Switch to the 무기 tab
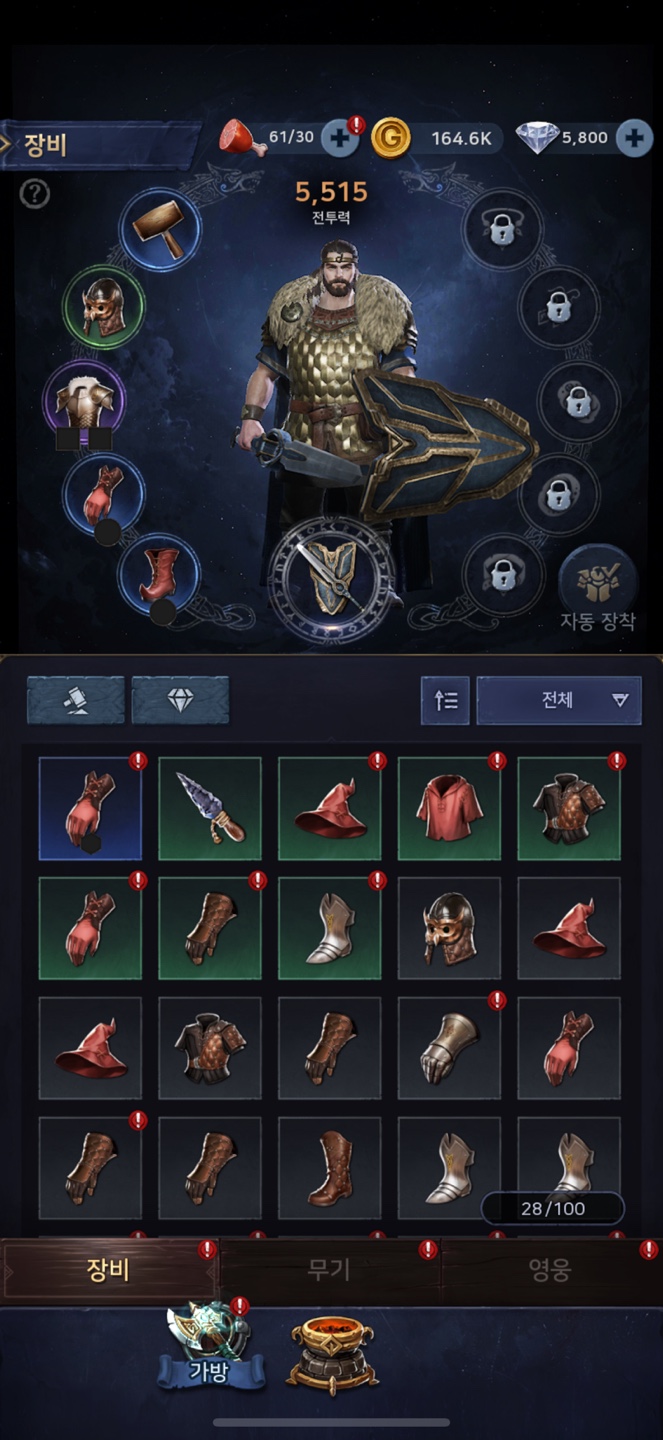This screenshot has height=1440, width=663. tap(329, 1271)
